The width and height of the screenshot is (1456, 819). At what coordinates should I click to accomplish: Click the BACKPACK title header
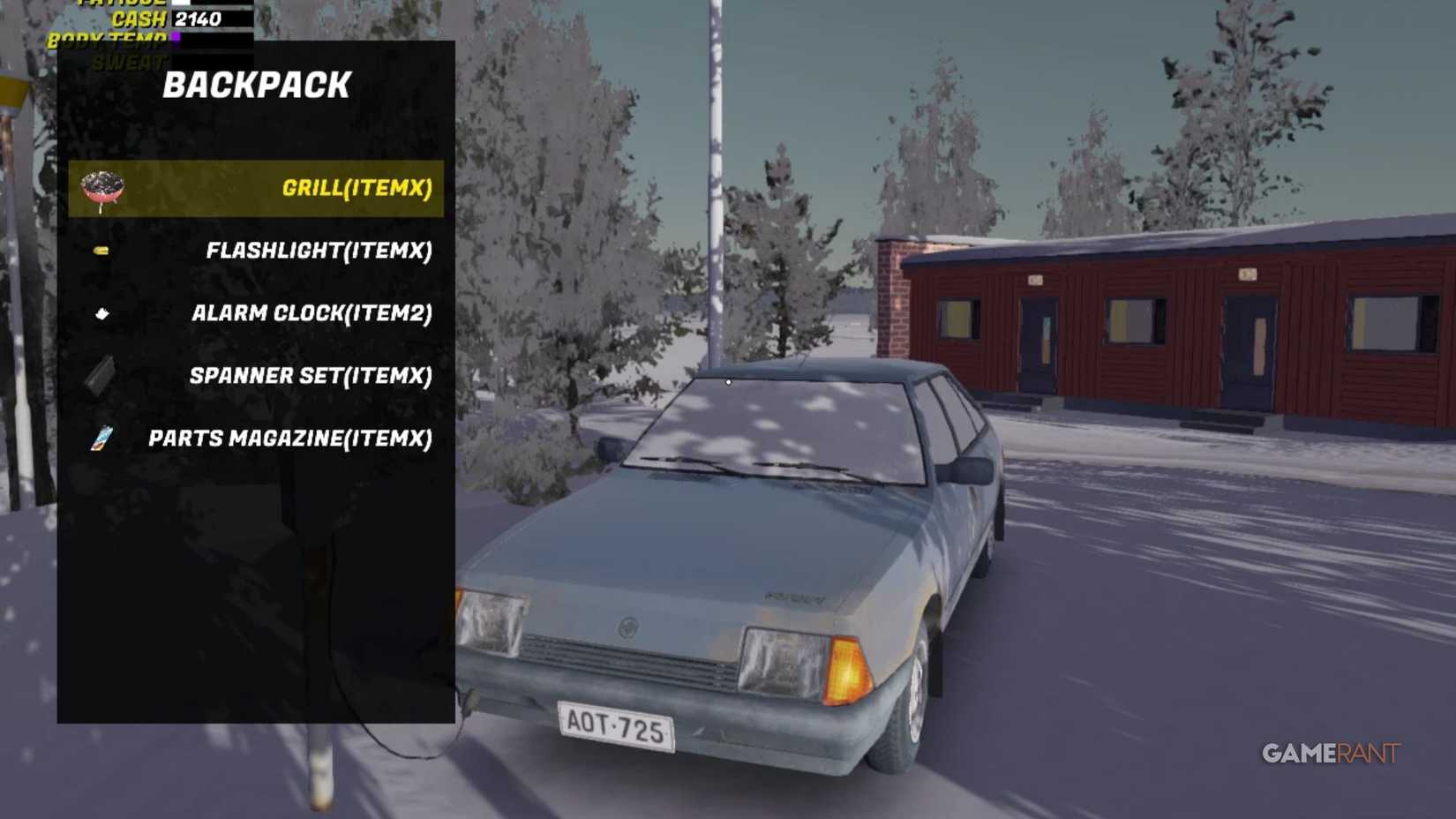pyautogui.click(x=258, y=85)
